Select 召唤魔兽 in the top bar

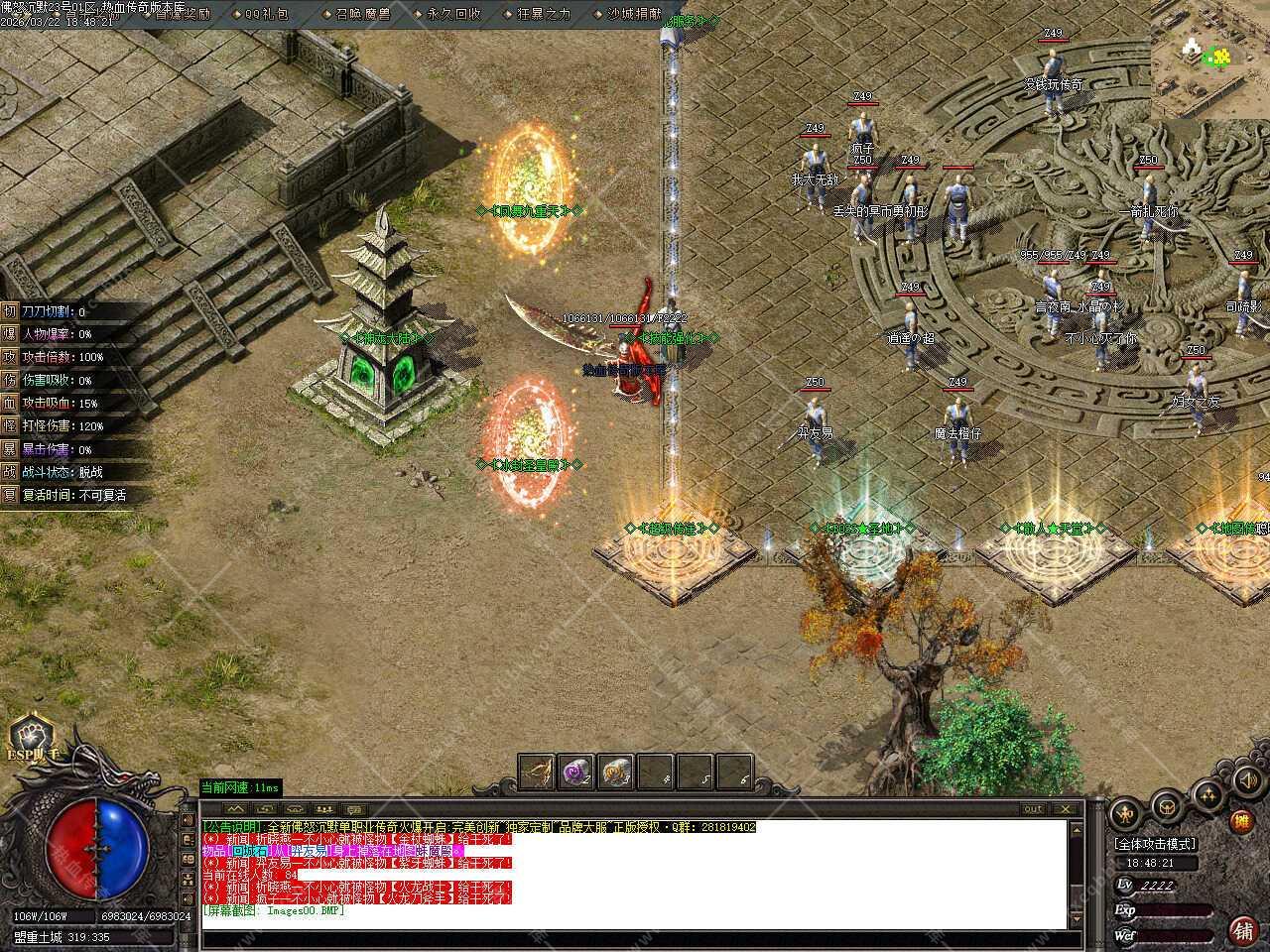click(x=361, y=14)
